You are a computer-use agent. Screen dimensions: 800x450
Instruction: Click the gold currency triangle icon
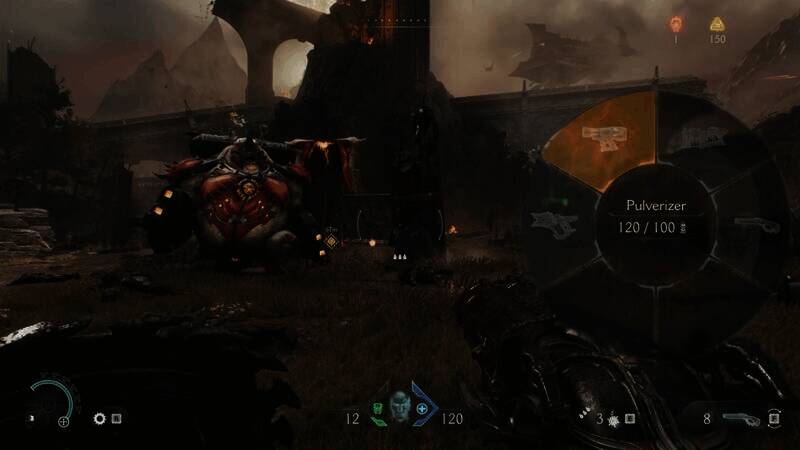[716, 24]
